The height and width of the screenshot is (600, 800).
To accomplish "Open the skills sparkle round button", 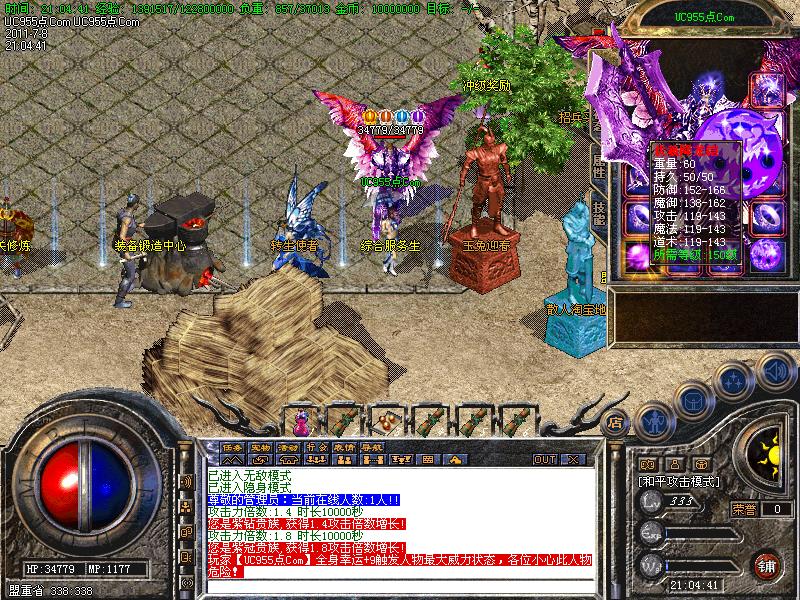I will [734, 381].
